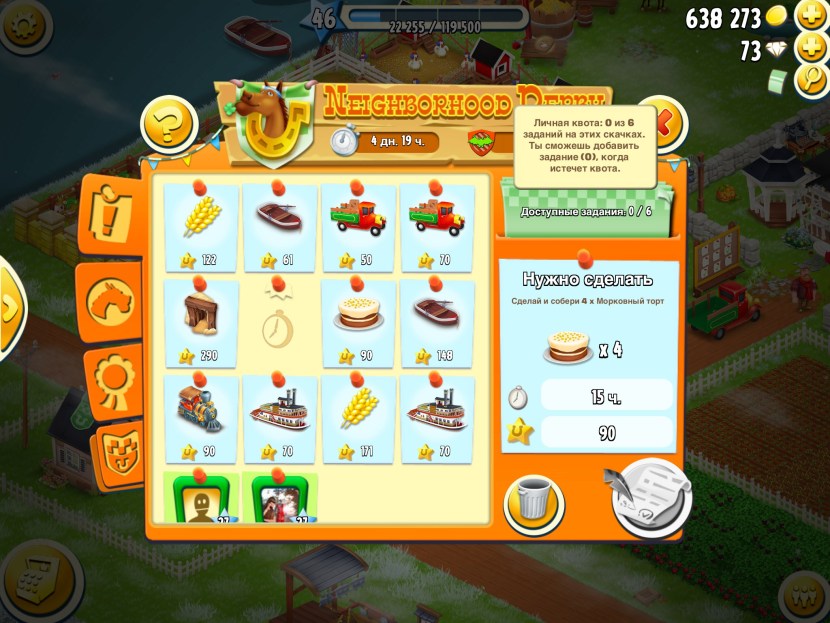
Task: Accept the task with the quill button
Action: pyautogui.click(x=650, y=496)
